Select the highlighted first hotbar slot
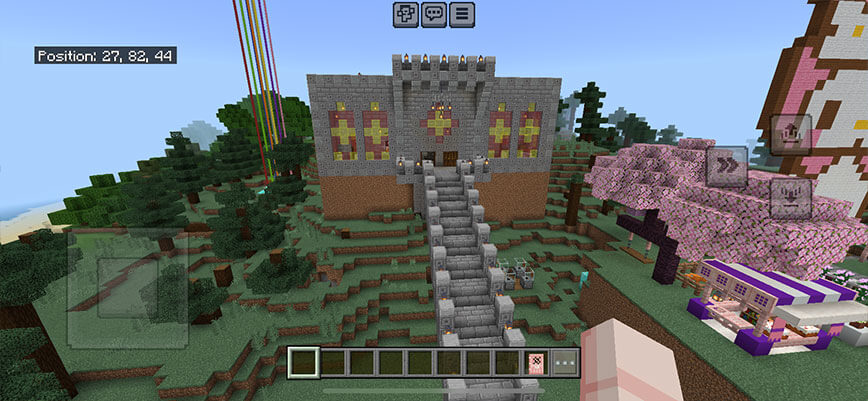868x401 pixels. tap(302, 362)
